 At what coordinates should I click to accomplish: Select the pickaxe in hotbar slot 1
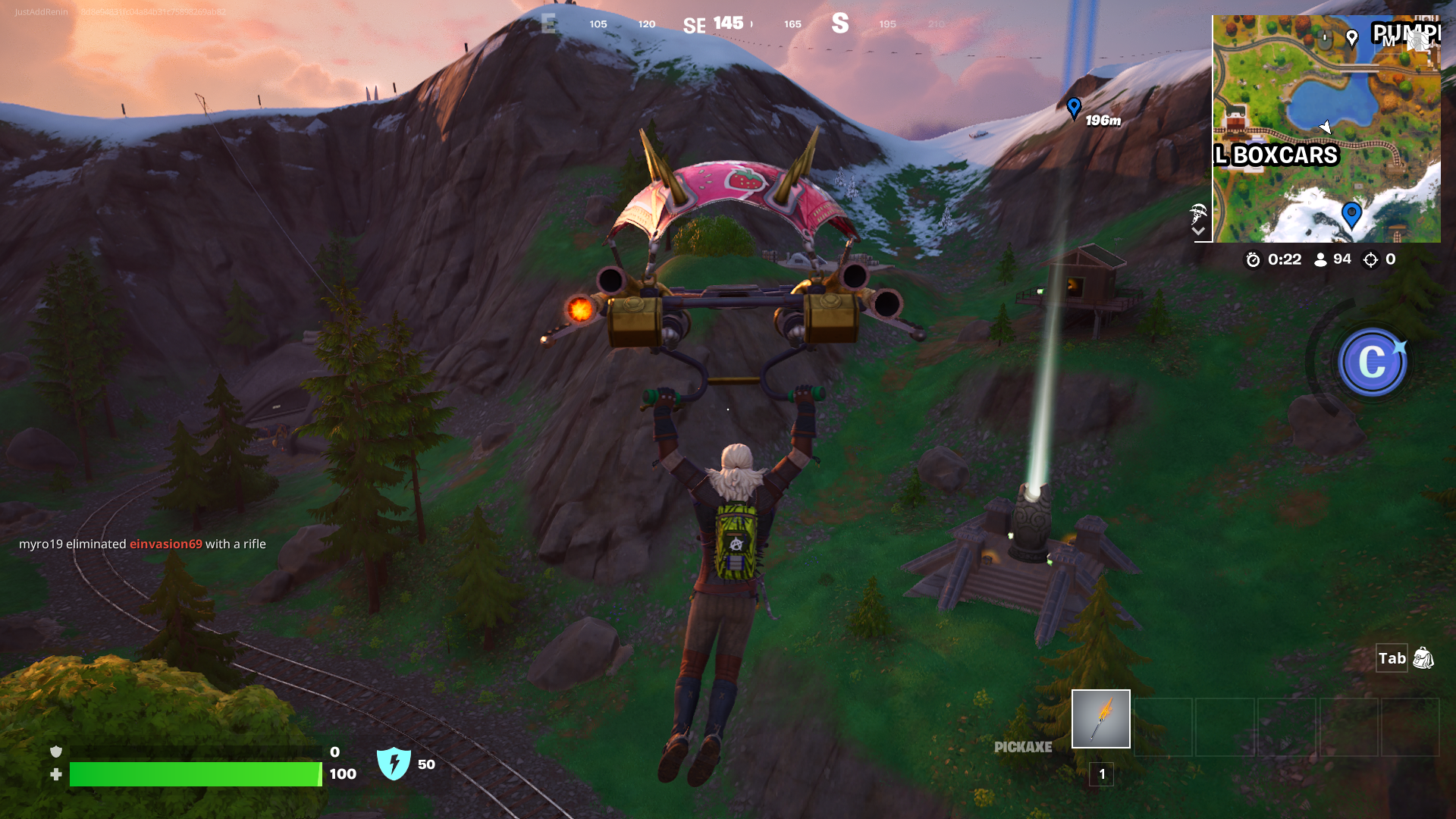click(x=1100, y=718)
